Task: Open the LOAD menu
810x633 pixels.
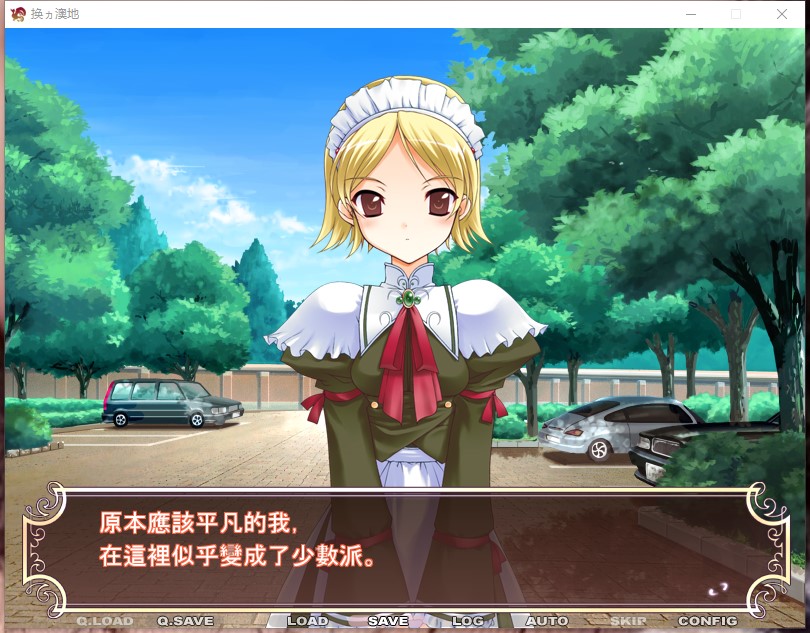Action: click(x=307, y=621)
